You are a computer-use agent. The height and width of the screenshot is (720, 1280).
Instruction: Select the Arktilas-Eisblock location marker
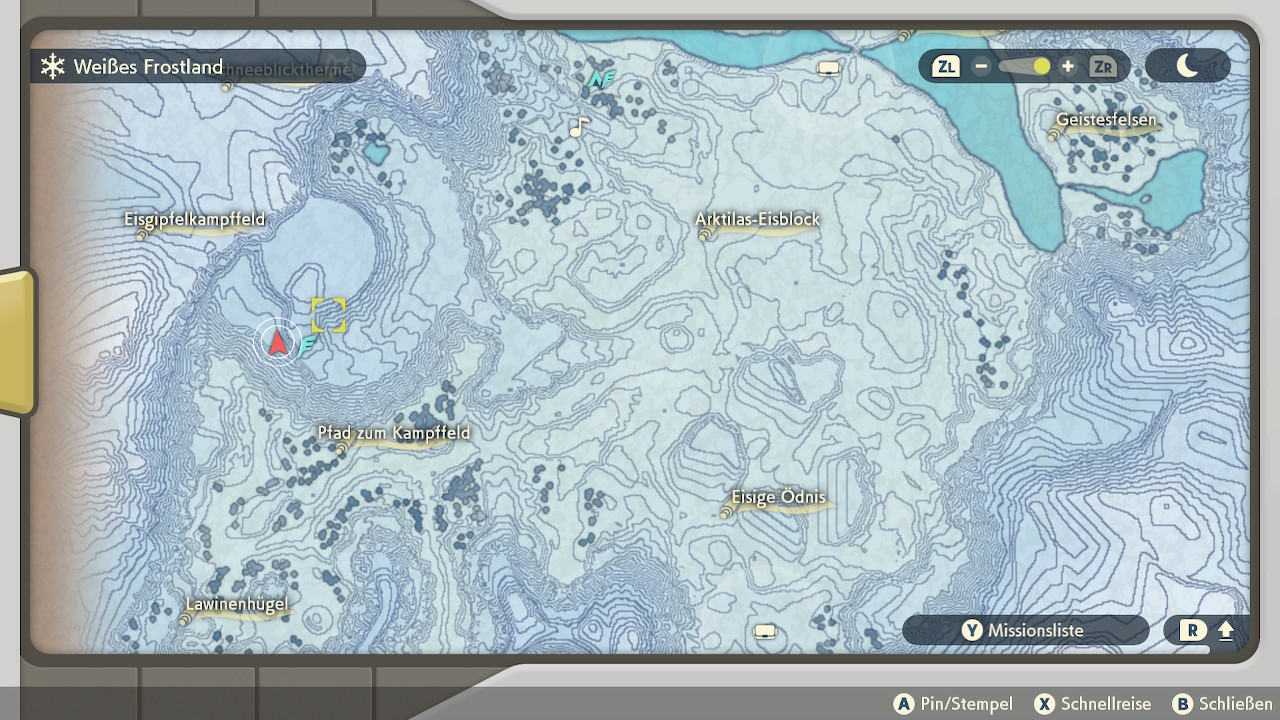[x=757, y=220]
